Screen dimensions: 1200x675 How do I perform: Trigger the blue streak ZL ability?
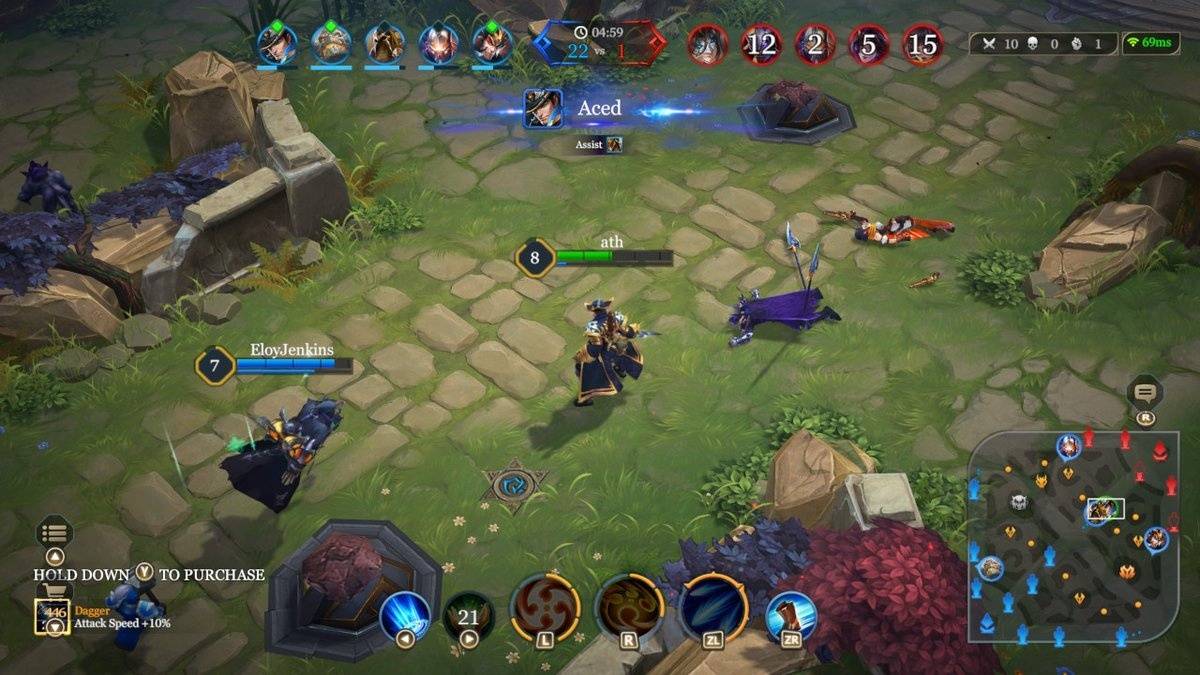(714, 608)
